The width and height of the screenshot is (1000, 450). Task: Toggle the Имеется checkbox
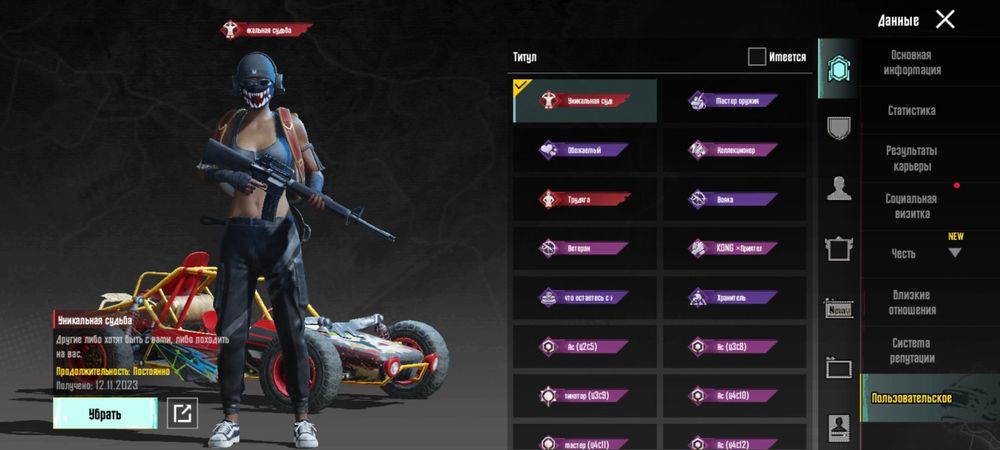[x=757, y=57]
